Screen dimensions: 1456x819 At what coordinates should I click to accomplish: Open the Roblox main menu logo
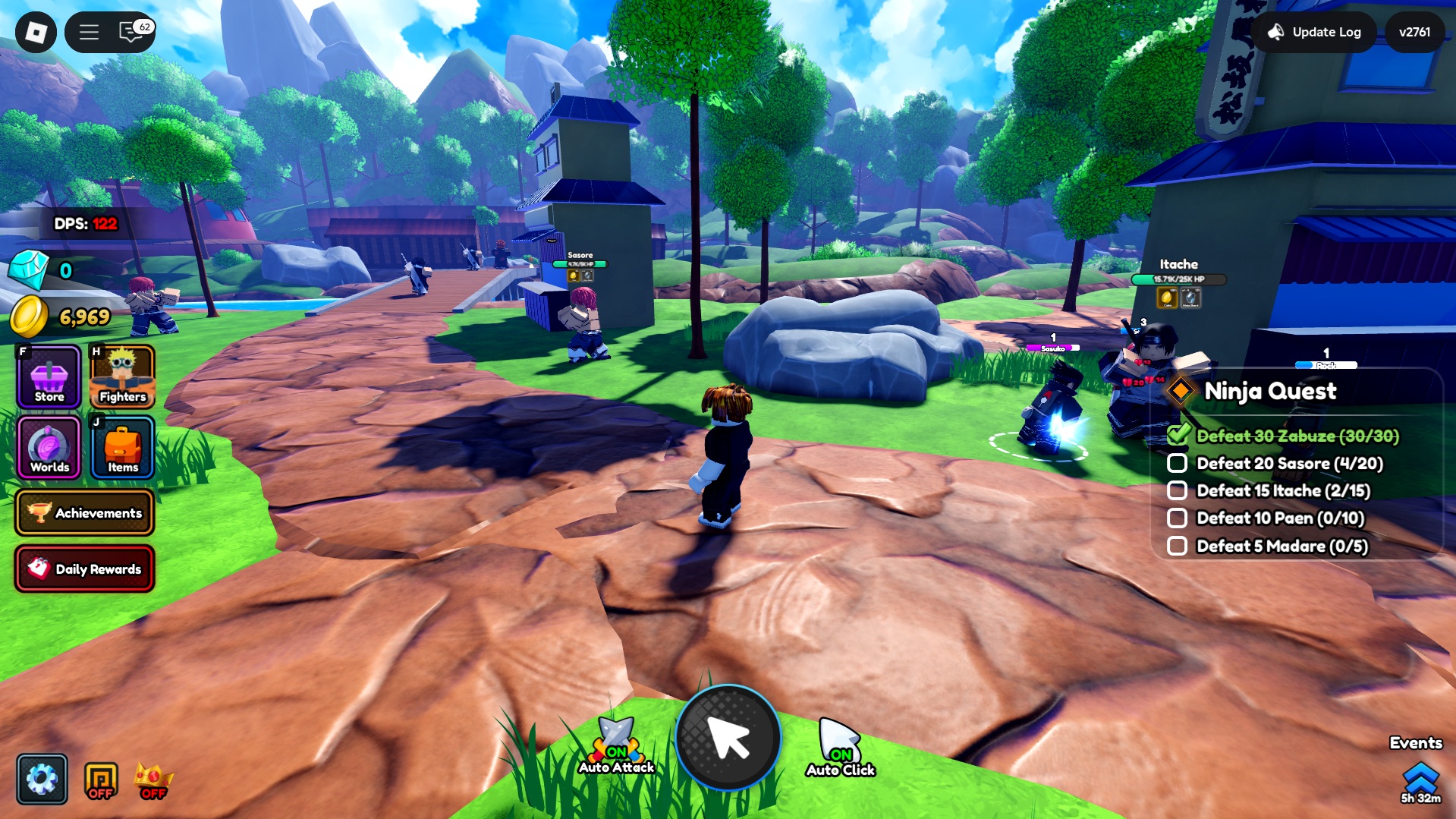(x=36, y=32)
